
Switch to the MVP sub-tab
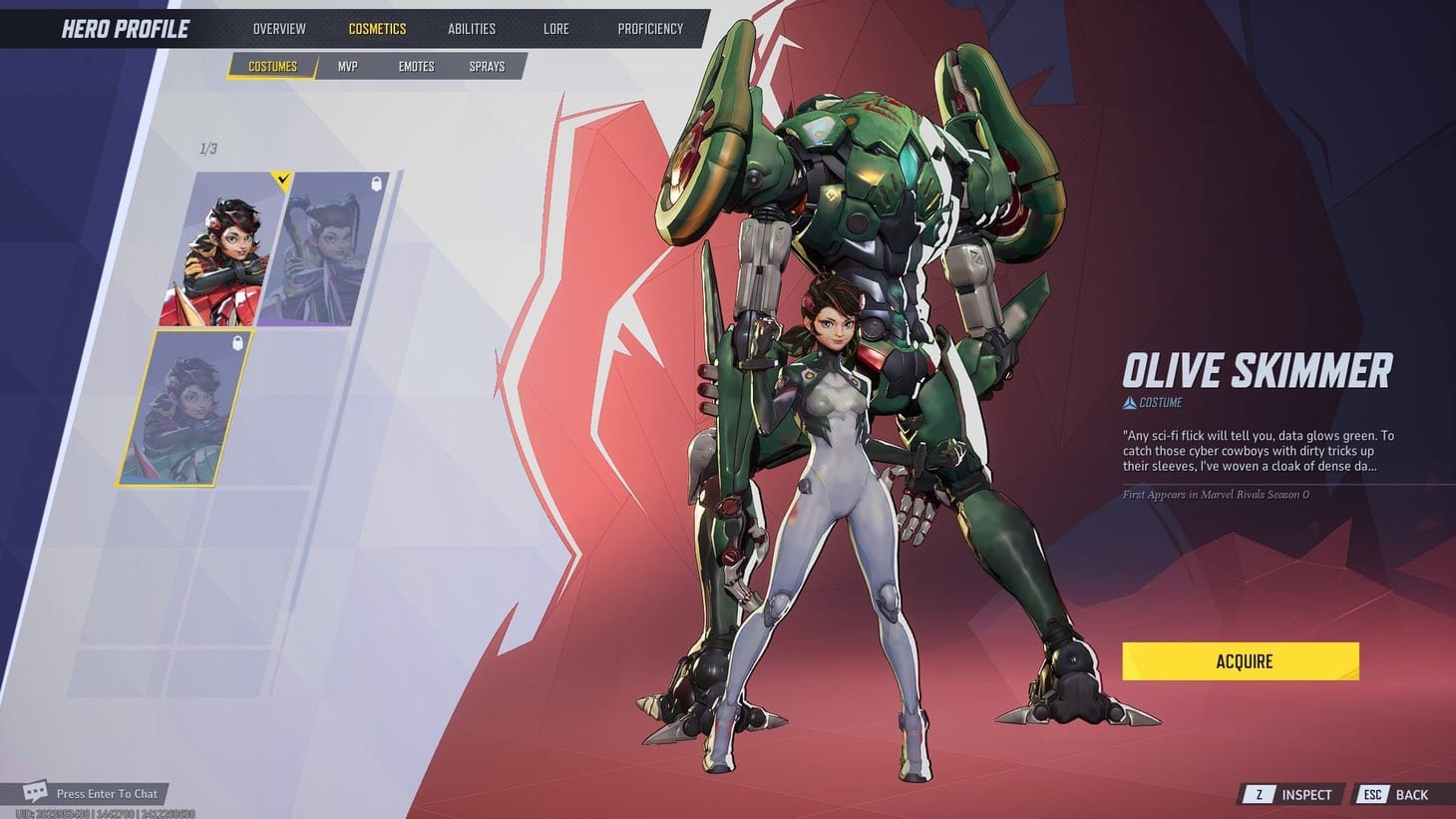click(346, 65)
